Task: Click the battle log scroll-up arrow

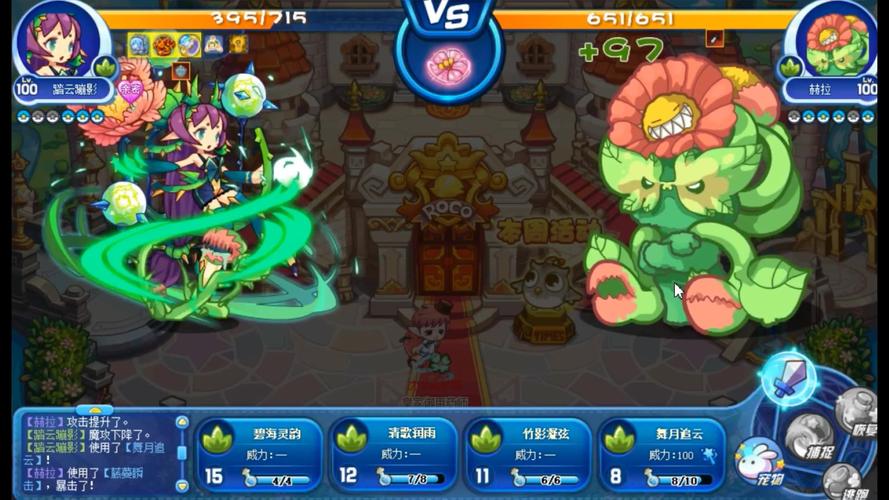Action: pyautogui.click(x=181, y=422)
